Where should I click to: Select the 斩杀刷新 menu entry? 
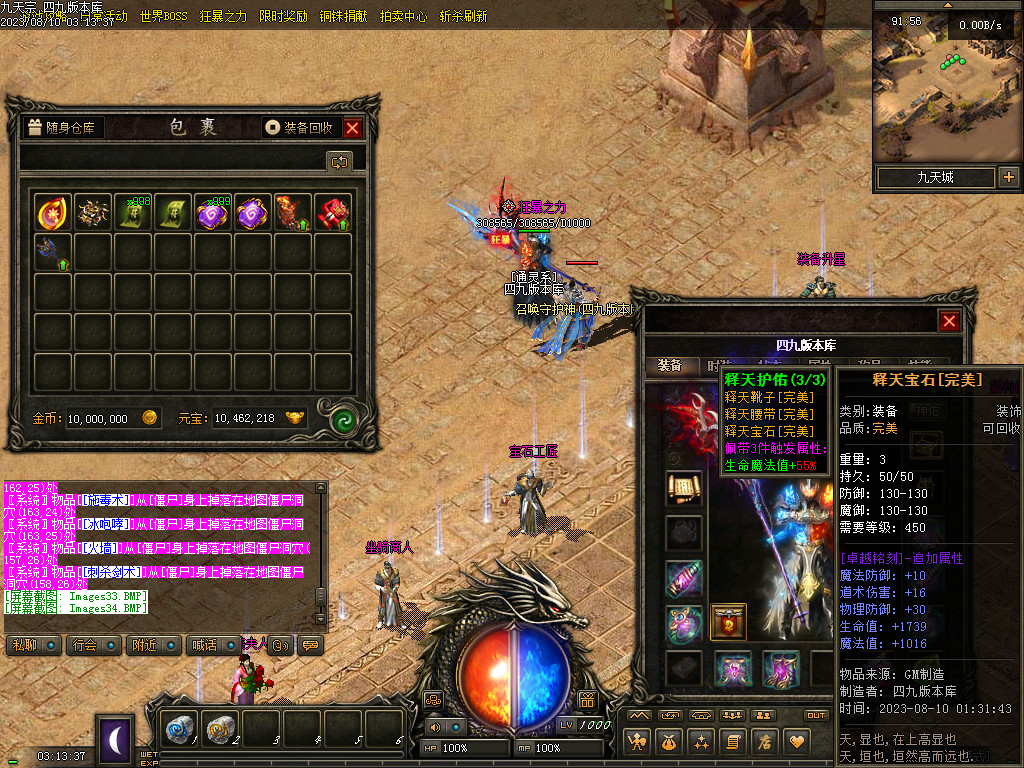[463, 16]
